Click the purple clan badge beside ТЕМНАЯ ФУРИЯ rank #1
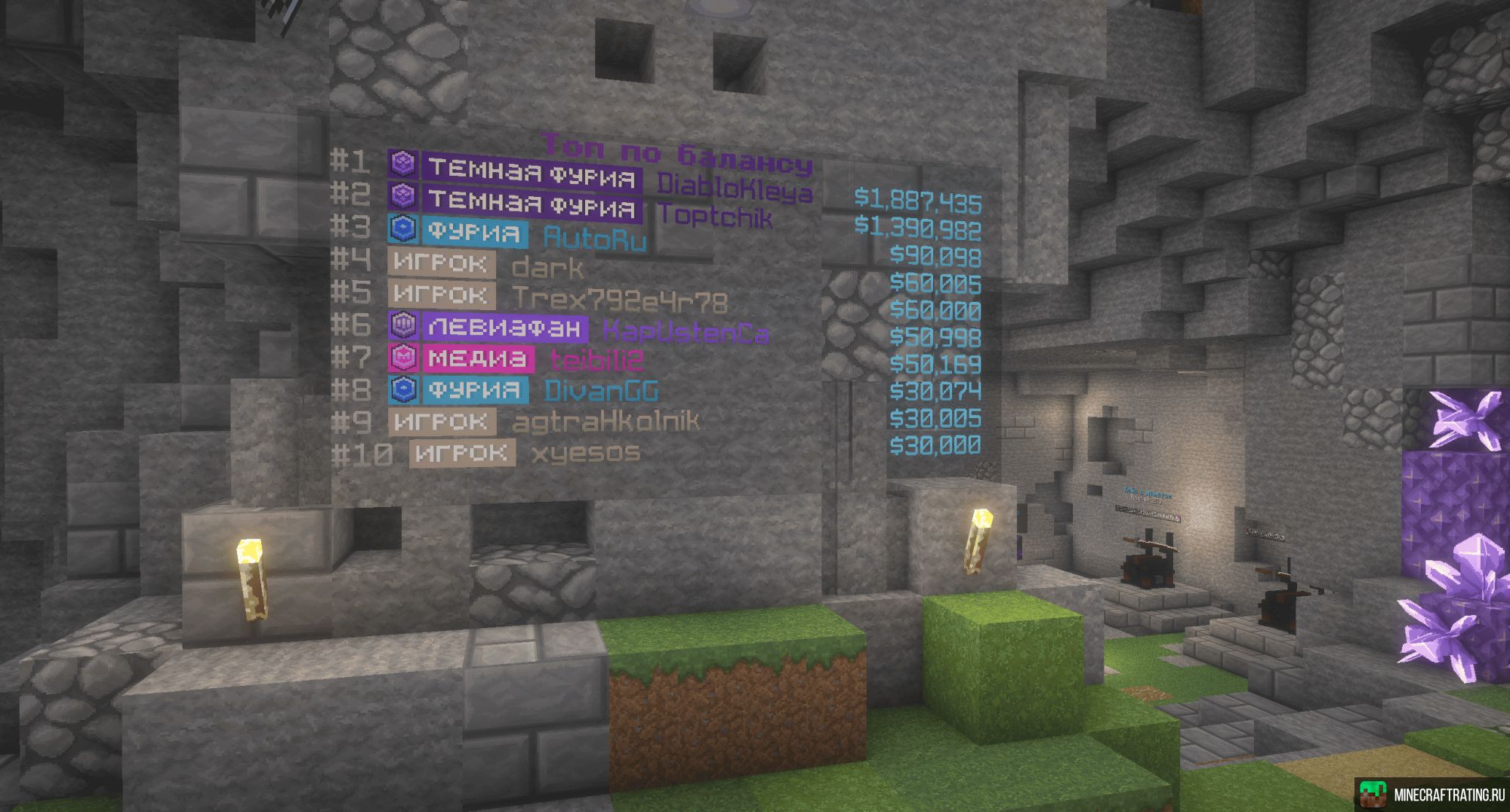The width and height of the screenshot is (1510, 812). click(x=403, y=161)
